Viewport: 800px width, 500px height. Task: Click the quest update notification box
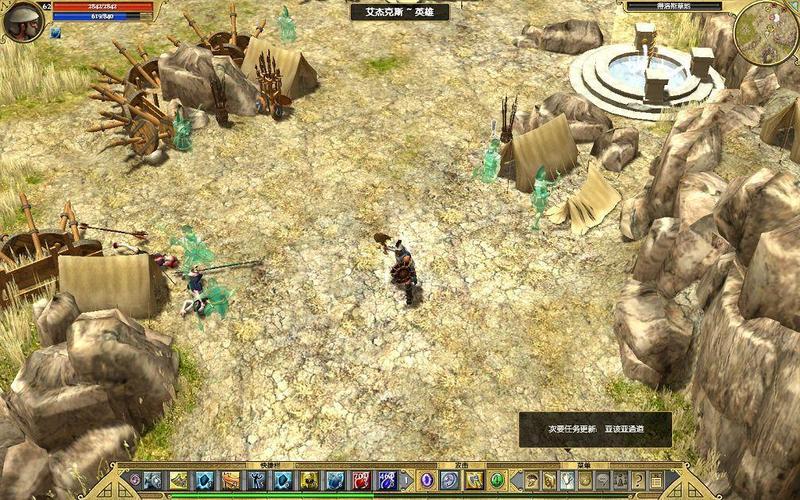pos(594,429)
